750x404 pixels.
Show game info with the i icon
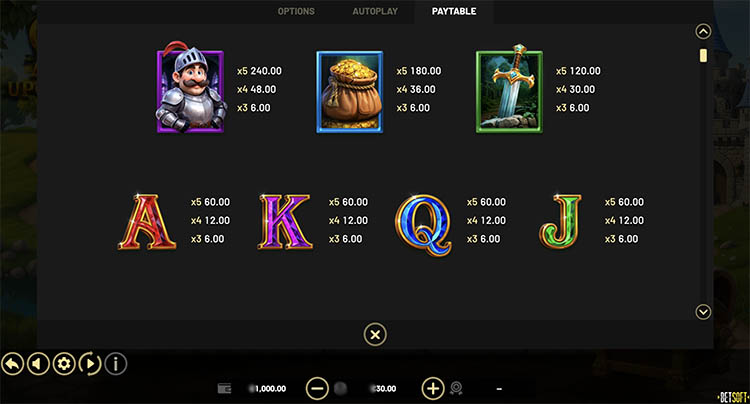click(115, 363)
